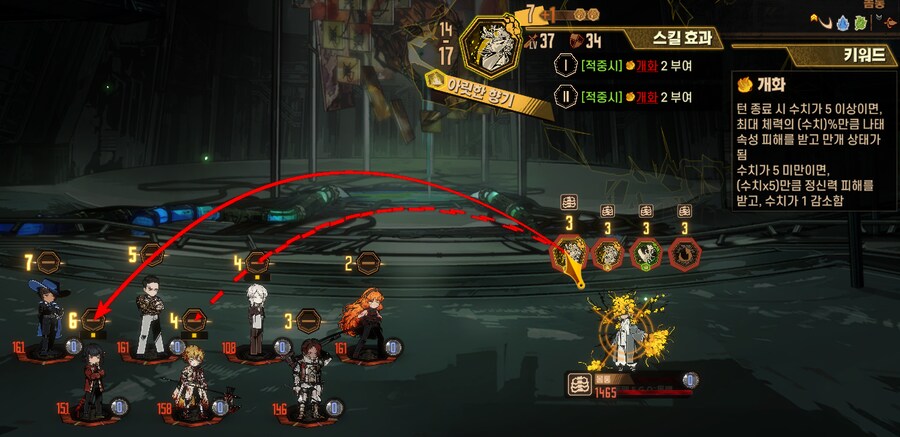Viewport: 900px width, 437px height.
Task: Click the blue flame icon at top right
Action: pos(841,24)
